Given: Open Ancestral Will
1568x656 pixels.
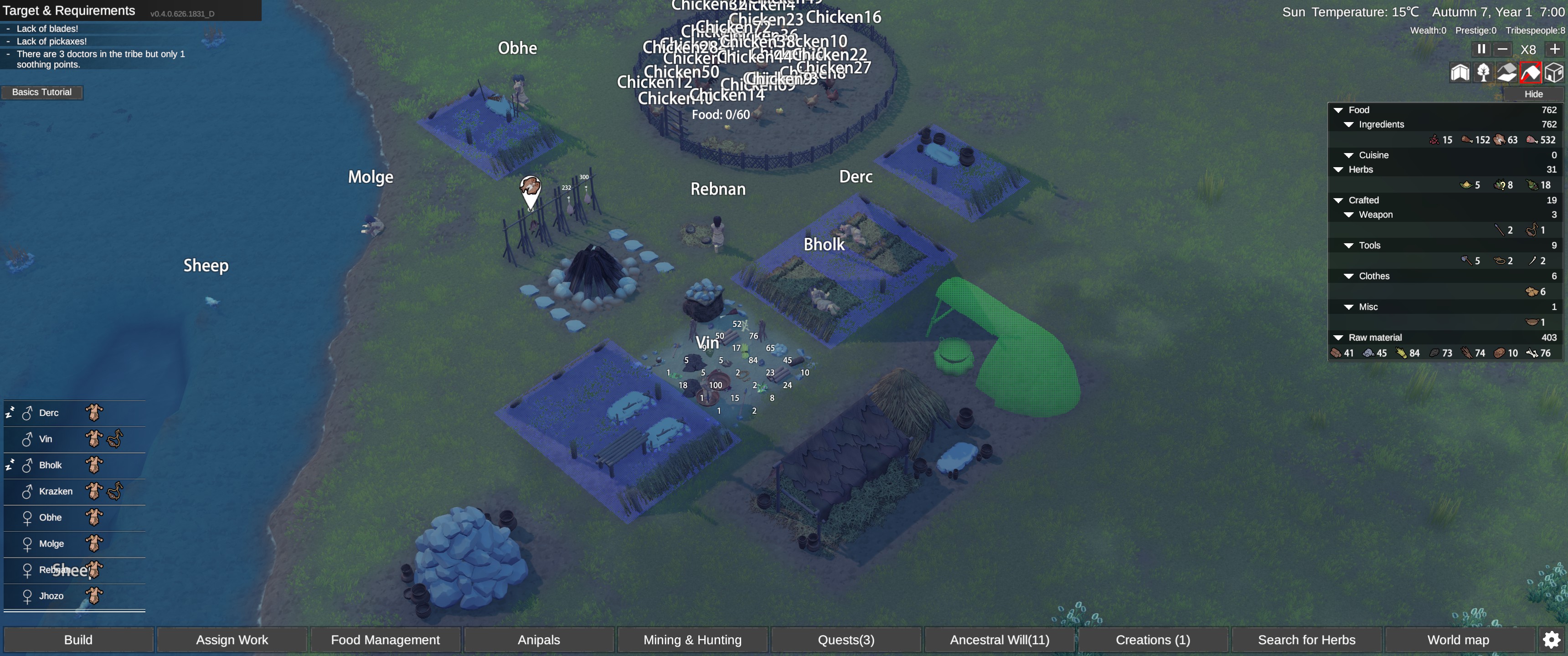Looking at the screenshot, I should (1000, 640).
